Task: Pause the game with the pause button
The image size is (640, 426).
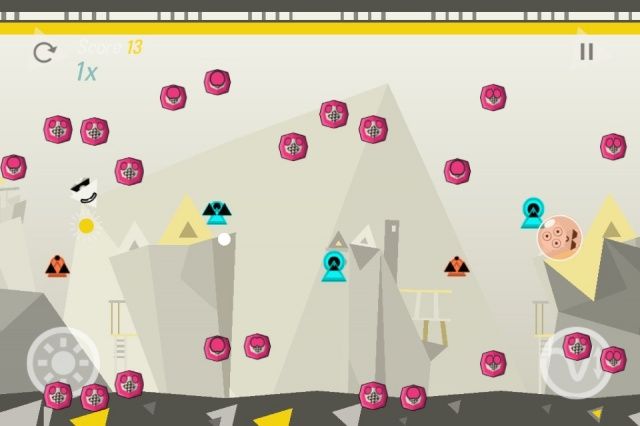Action: 586,52
